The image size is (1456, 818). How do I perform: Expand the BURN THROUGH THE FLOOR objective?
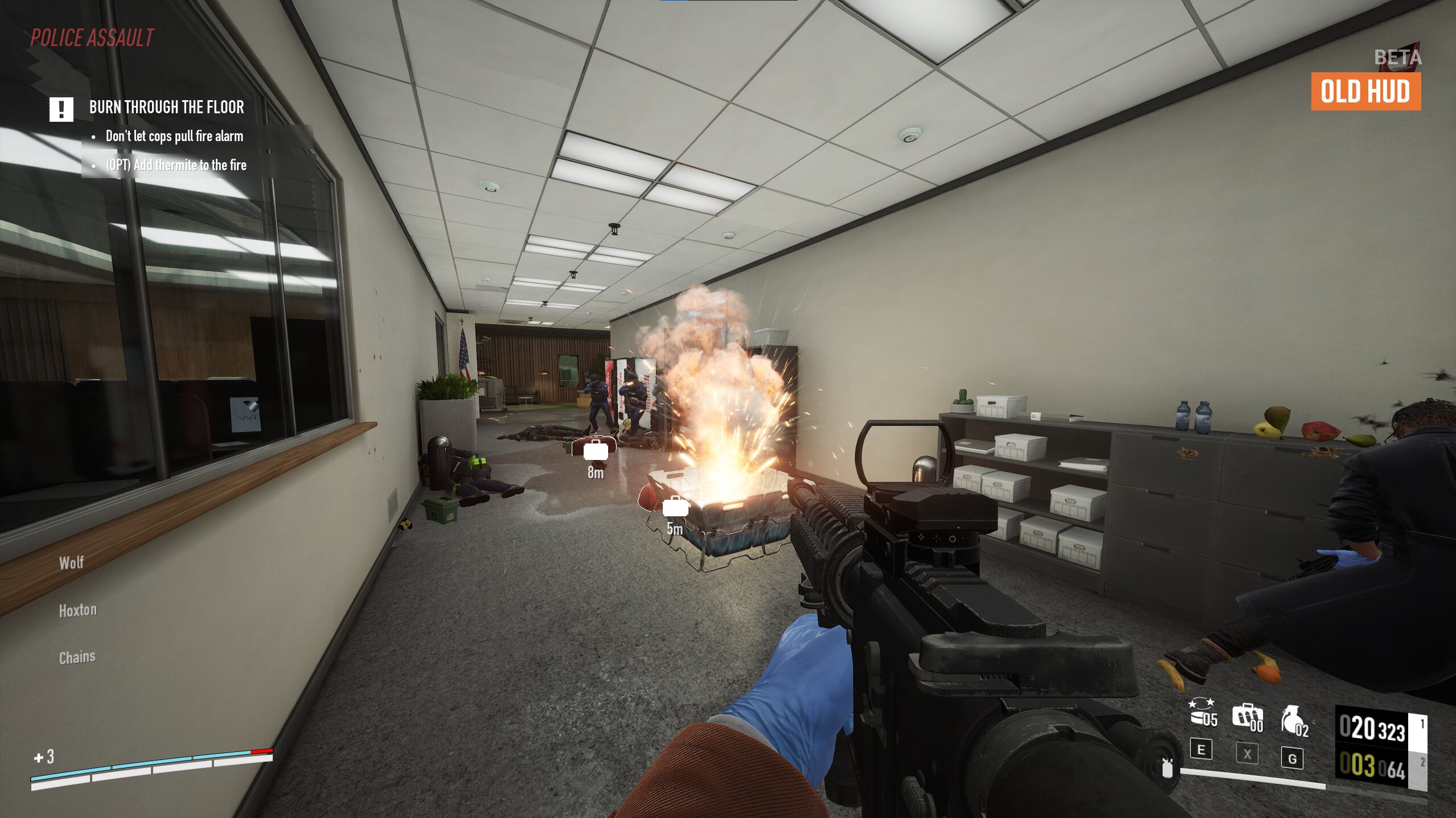pyautogui.click(x=166, y=108)
